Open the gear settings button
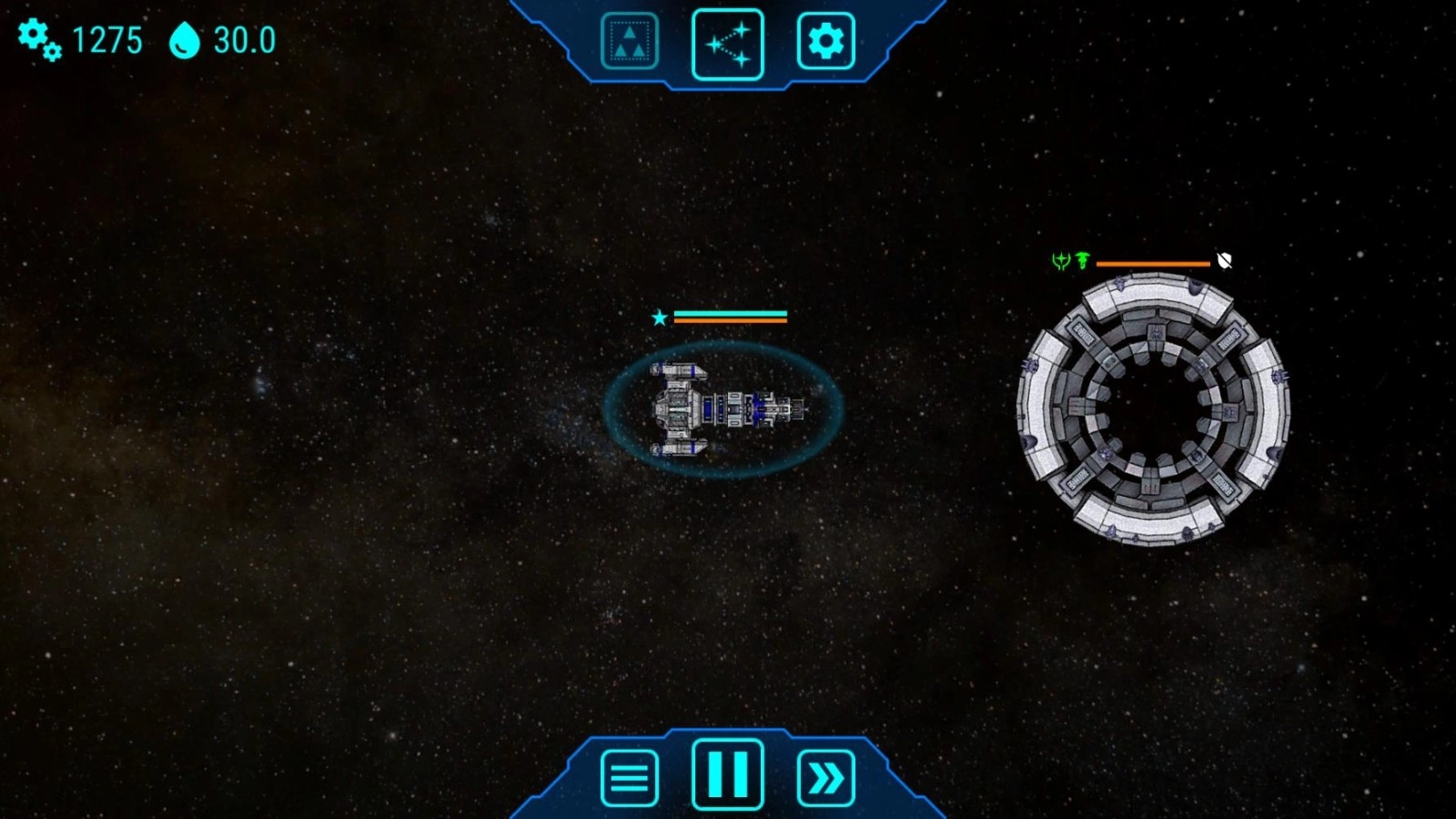1456x819 pixels. [x=825, y=41]
